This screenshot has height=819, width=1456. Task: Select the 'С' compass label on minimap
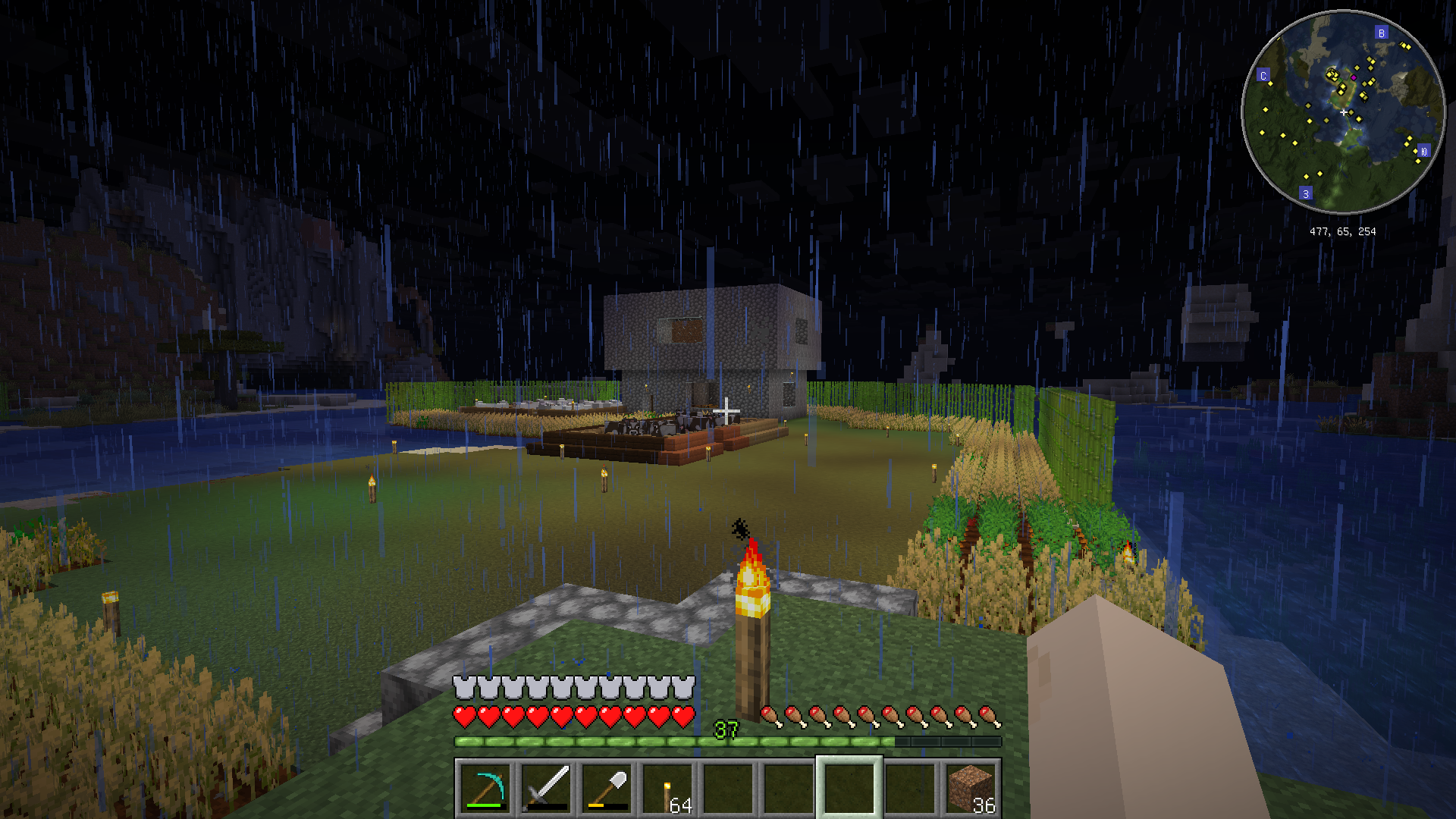pos(1263,76)
